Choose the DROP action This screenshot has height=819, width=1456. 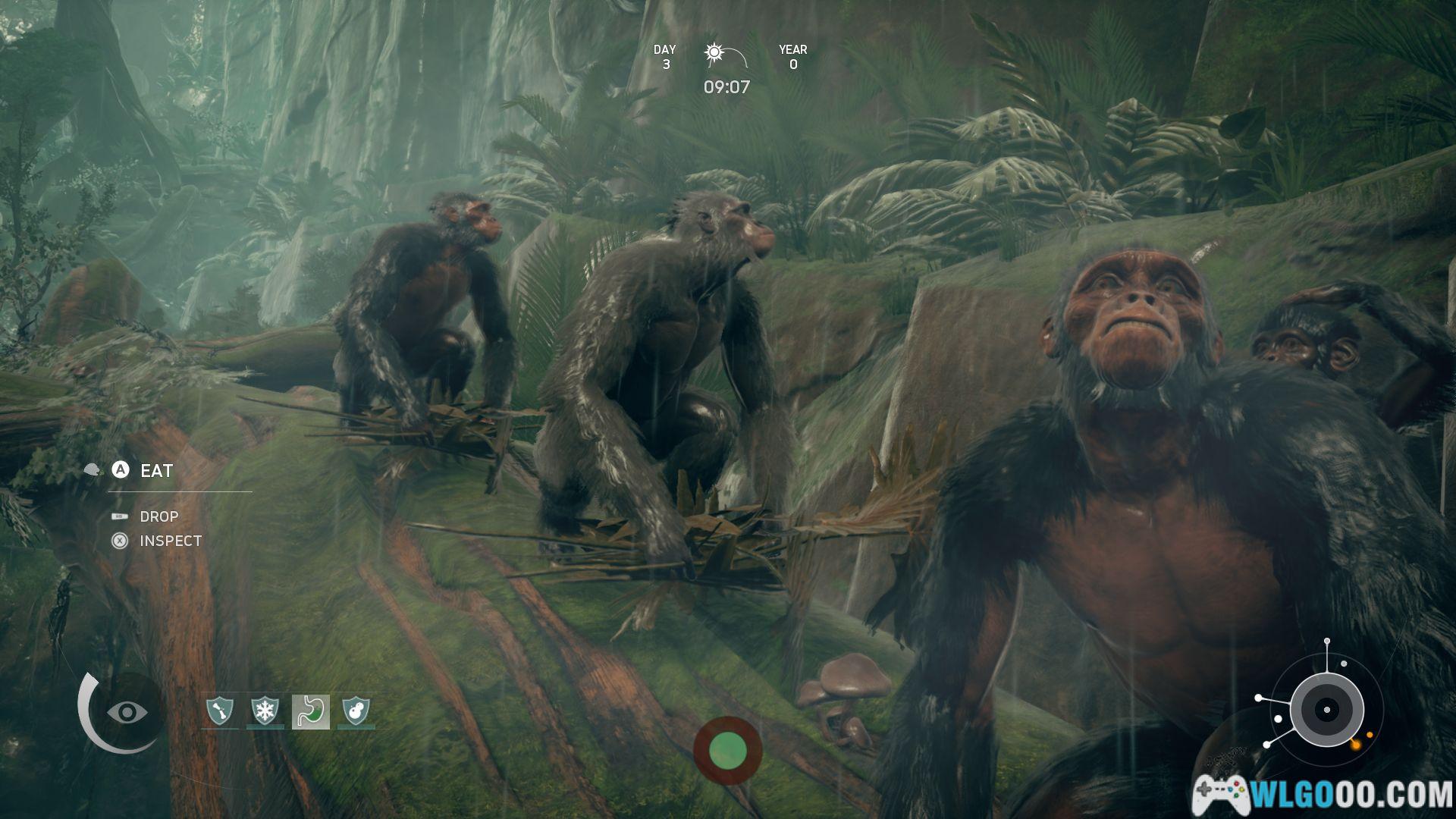click(x=158, y=516)
